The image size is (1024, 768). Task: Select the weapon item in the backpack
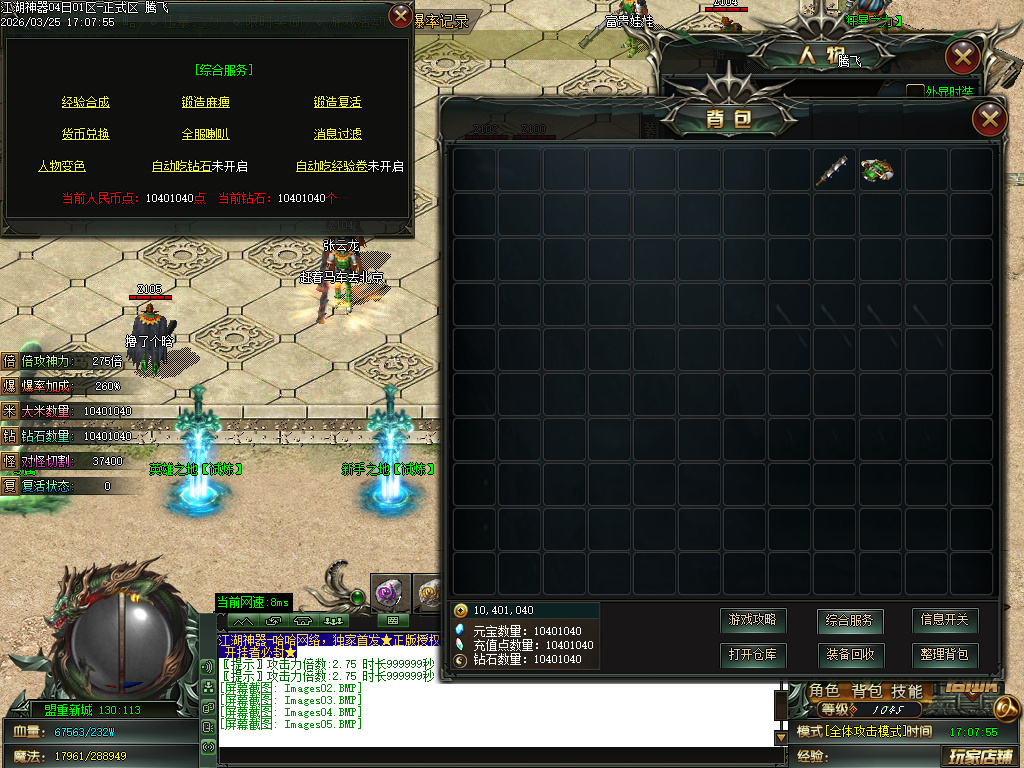(832, 170)
